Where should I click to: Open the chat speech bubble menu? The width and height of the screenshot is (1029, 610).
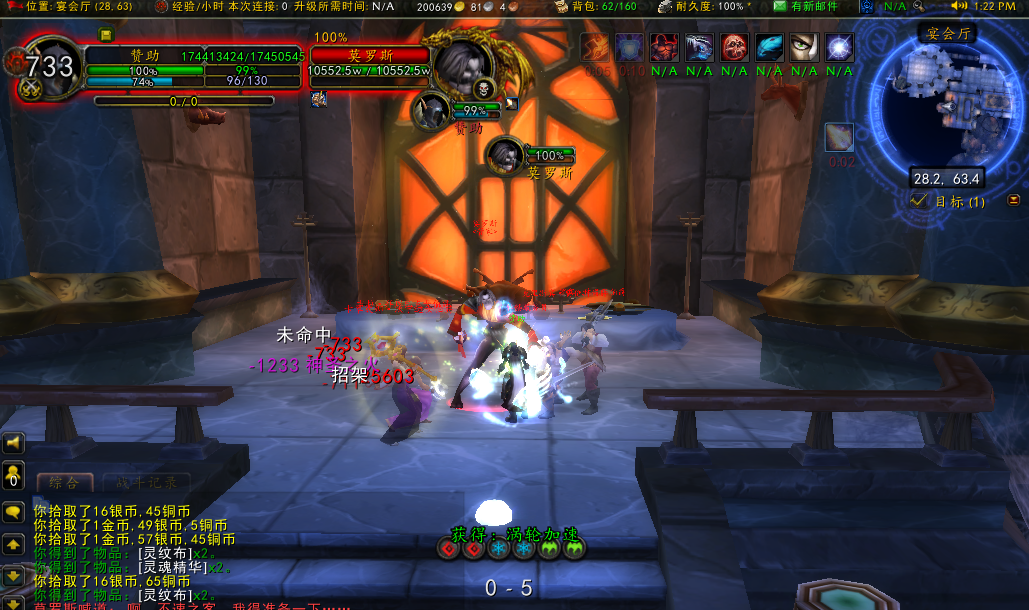click(x=13, y=512)
